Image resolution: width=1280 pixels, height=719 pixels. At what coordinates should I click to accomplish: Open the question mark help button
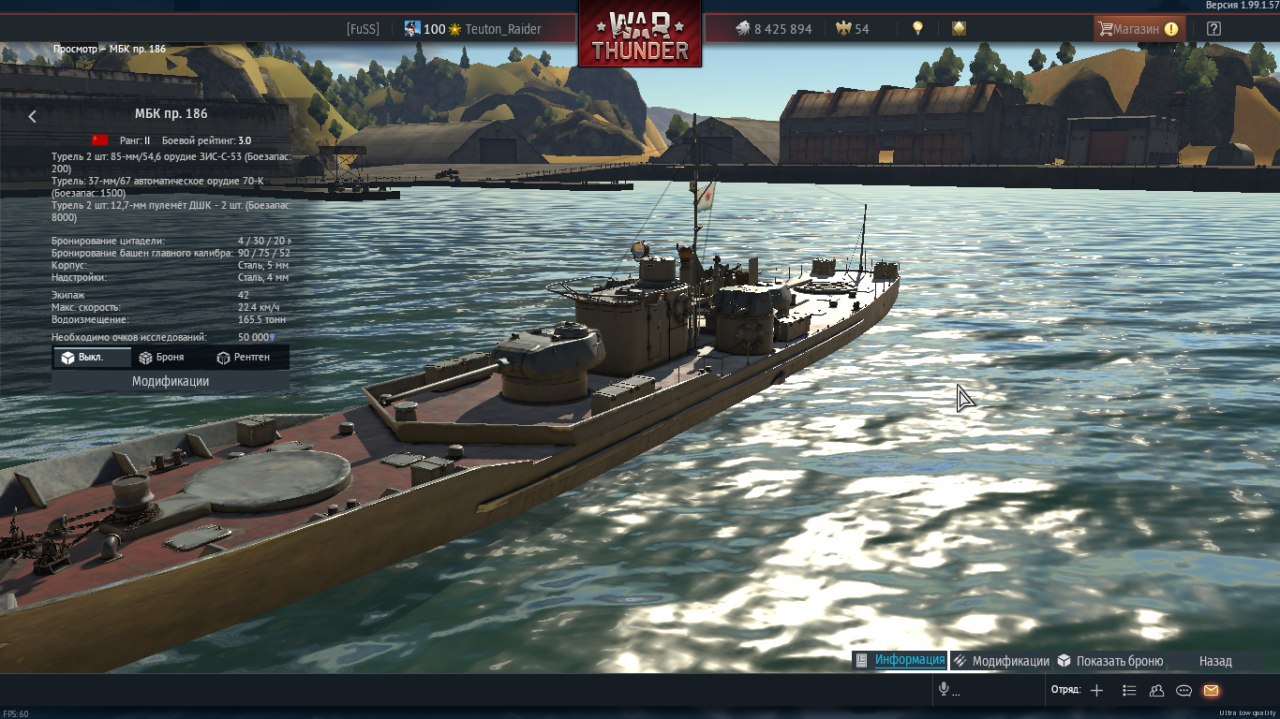[1213, 29]
